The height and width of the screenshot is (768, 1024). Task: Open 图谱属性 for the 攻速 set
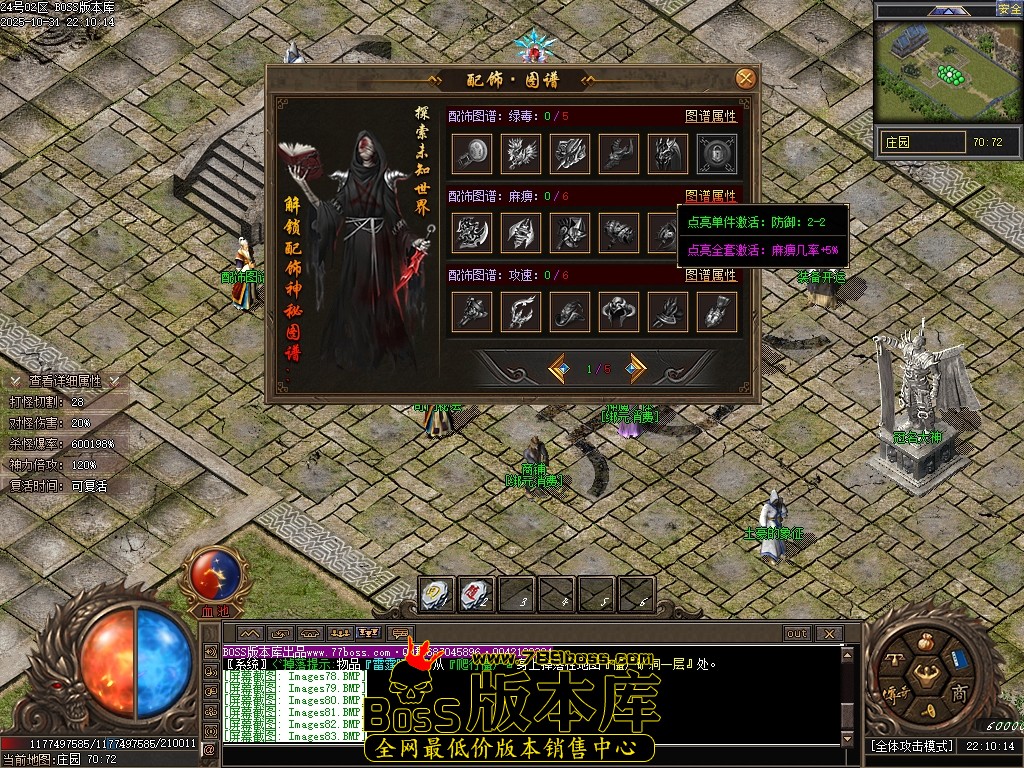click(710, 275)
